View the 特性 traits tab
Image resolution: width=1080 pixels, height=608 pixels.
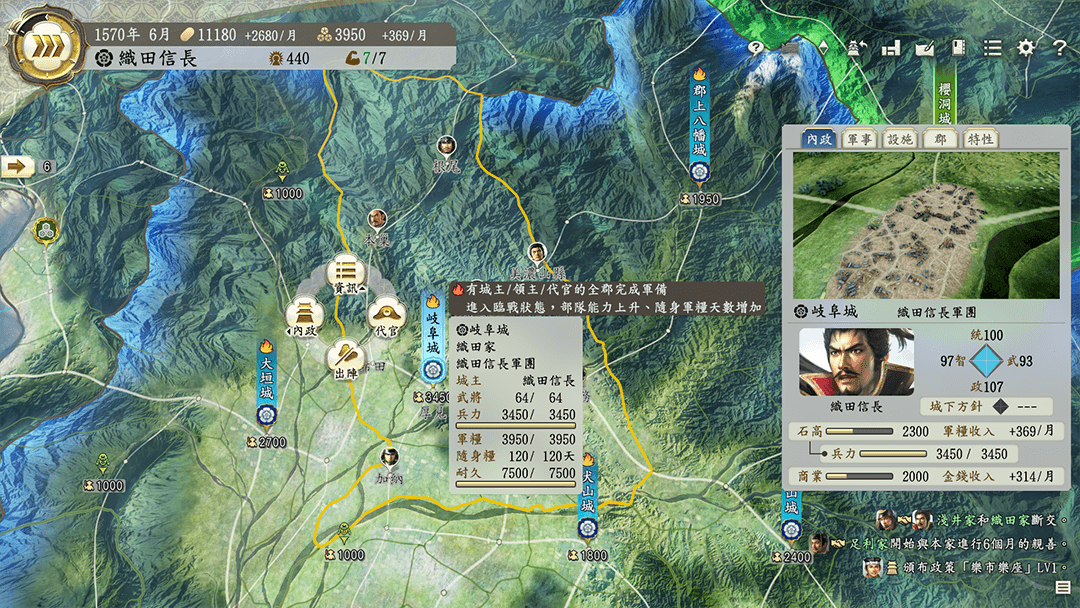[979, 139]
